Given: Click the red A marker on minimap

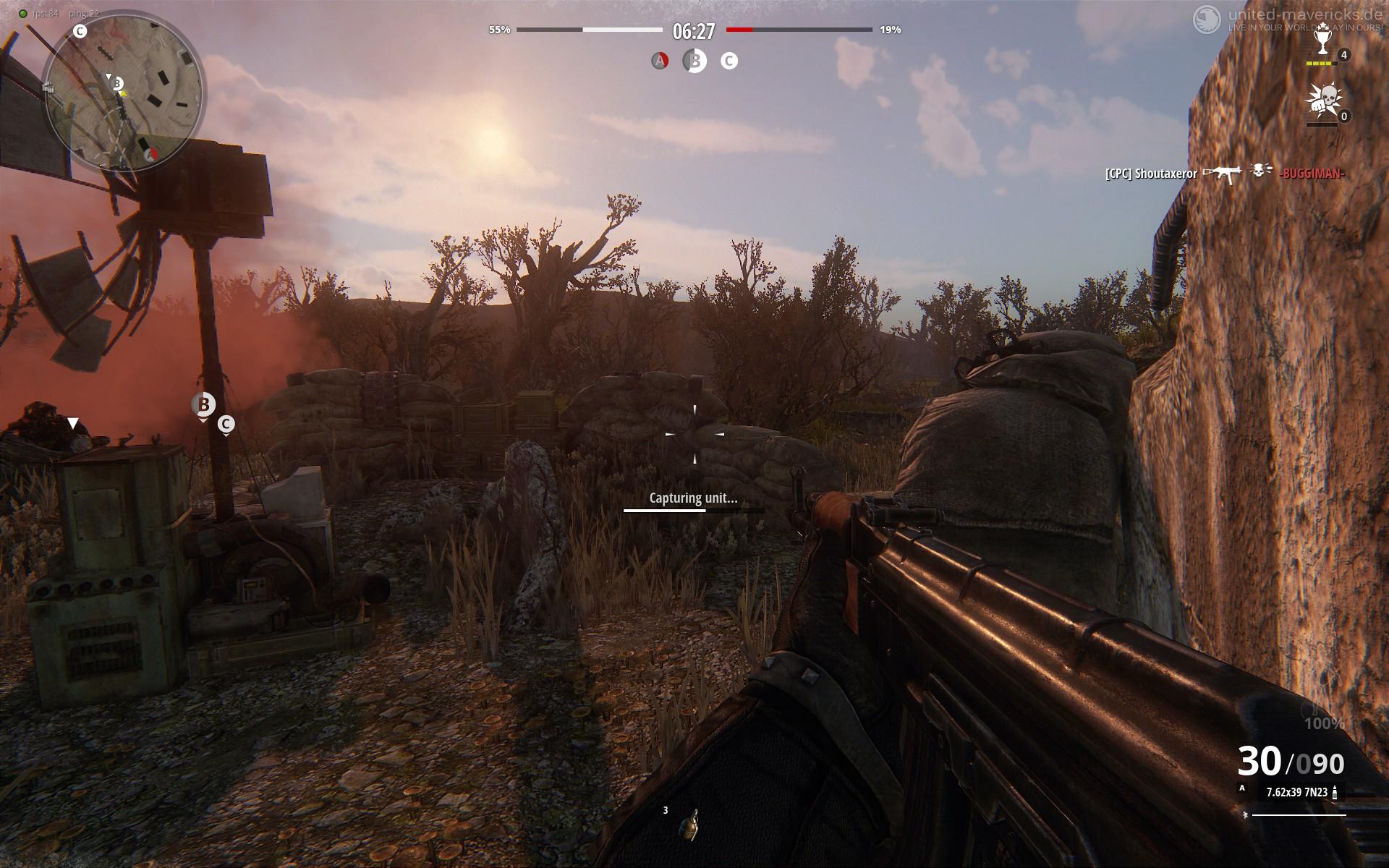Looking at the screenshot, I should pos(151,154).
